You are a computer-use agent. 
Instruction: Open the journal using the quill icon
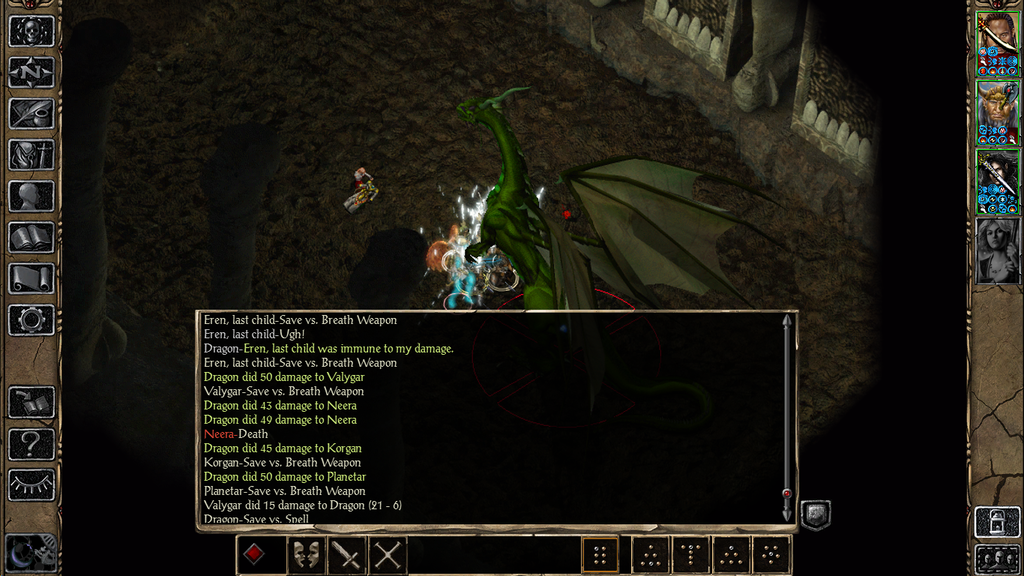click(x=31, y=113)
